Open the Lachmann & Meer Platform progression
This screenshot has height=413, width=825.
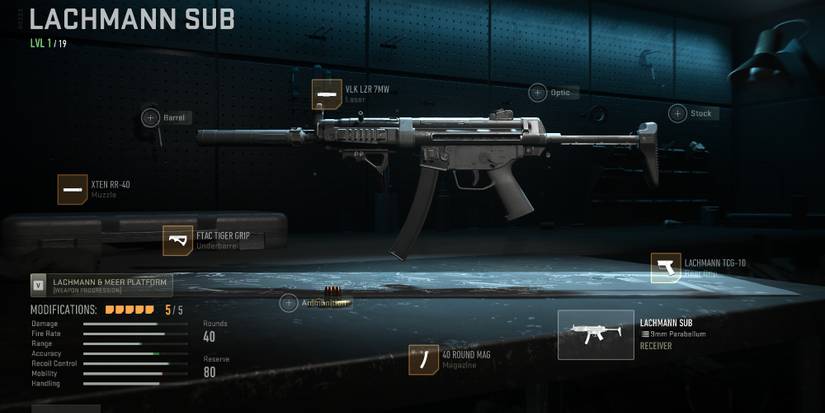[x=102, y=285]
